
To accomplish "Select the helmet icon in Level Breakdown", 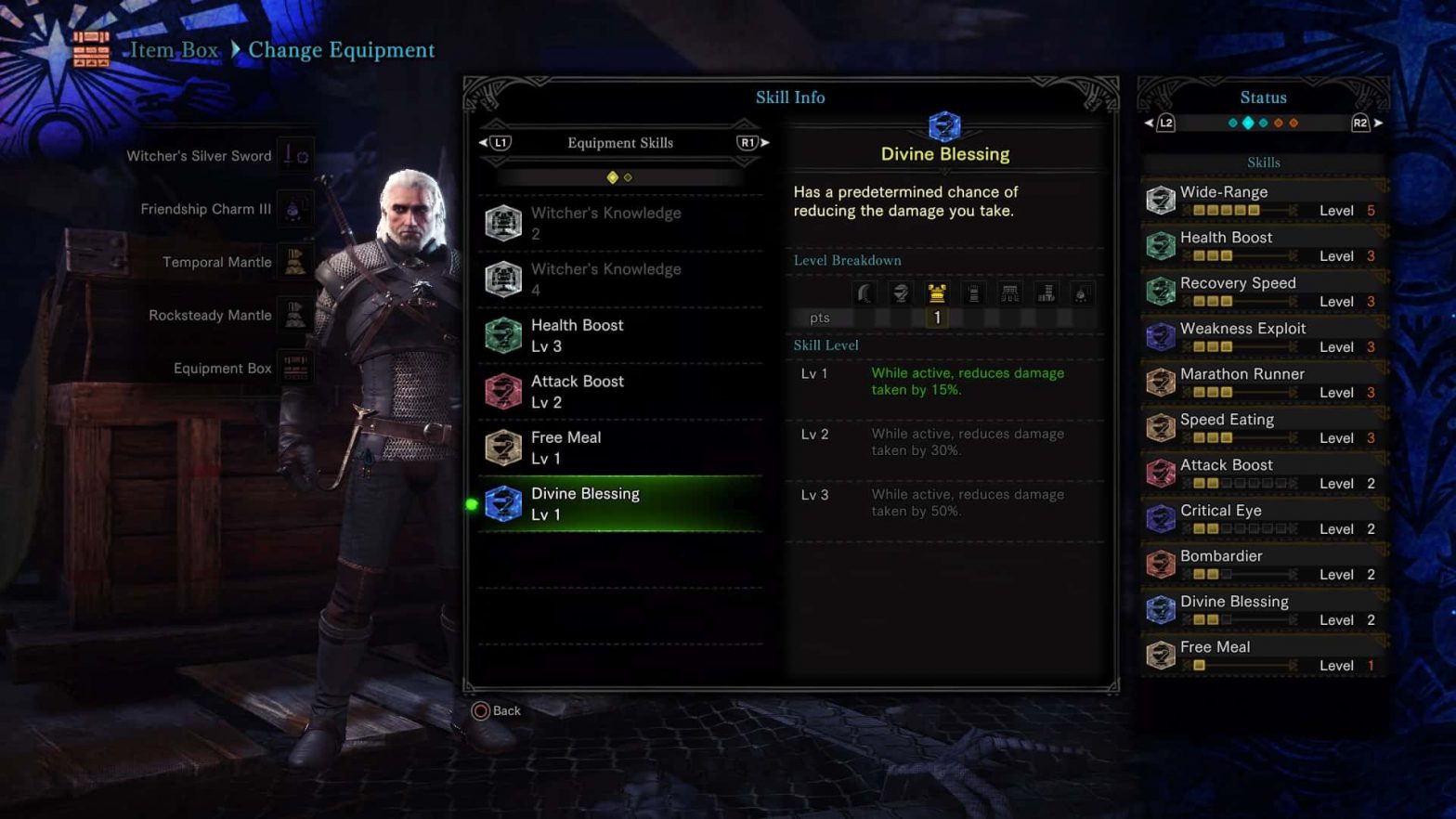I will (x=900, y=292).
